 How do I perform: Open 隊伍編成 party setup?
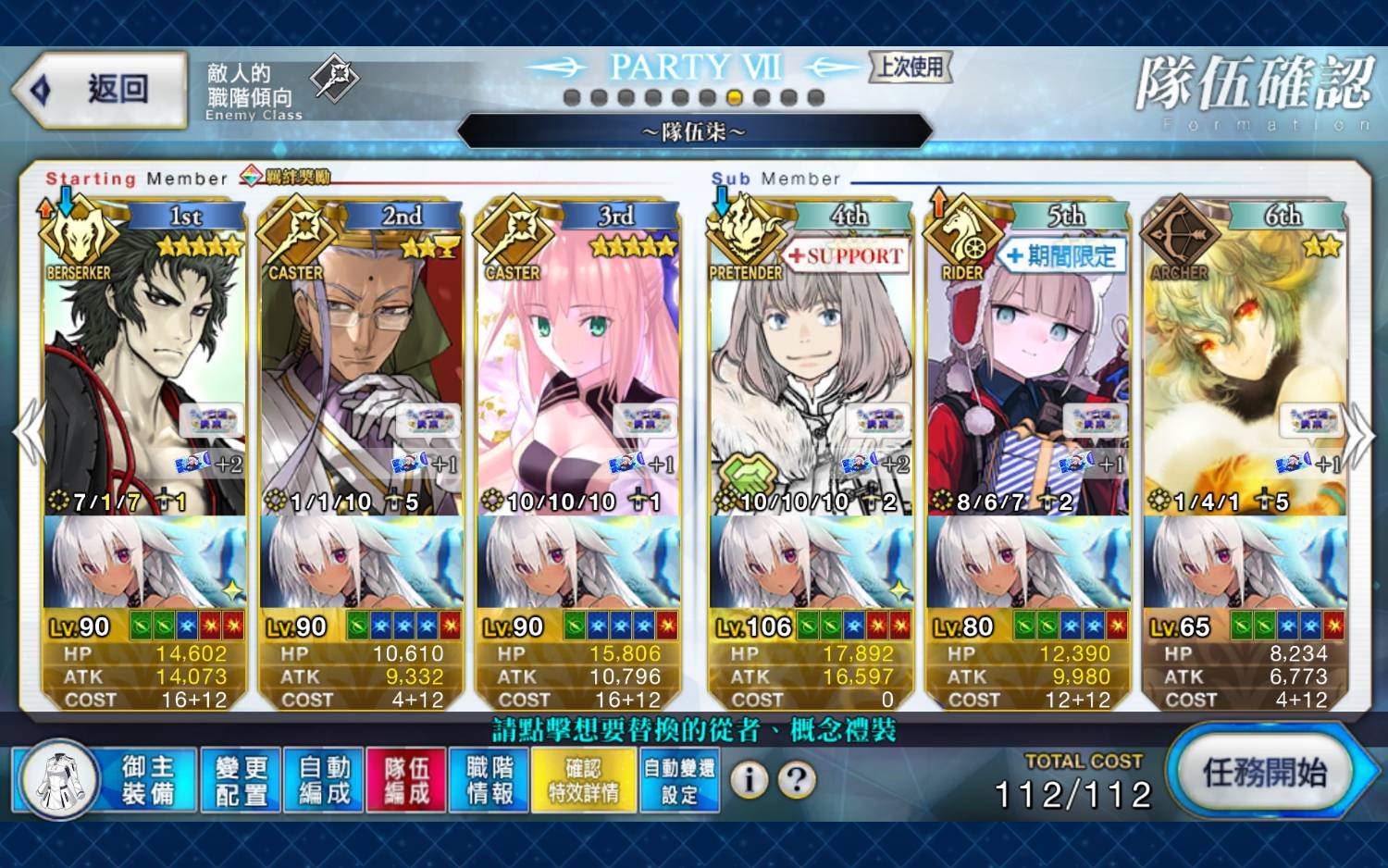tap(407, 780)
